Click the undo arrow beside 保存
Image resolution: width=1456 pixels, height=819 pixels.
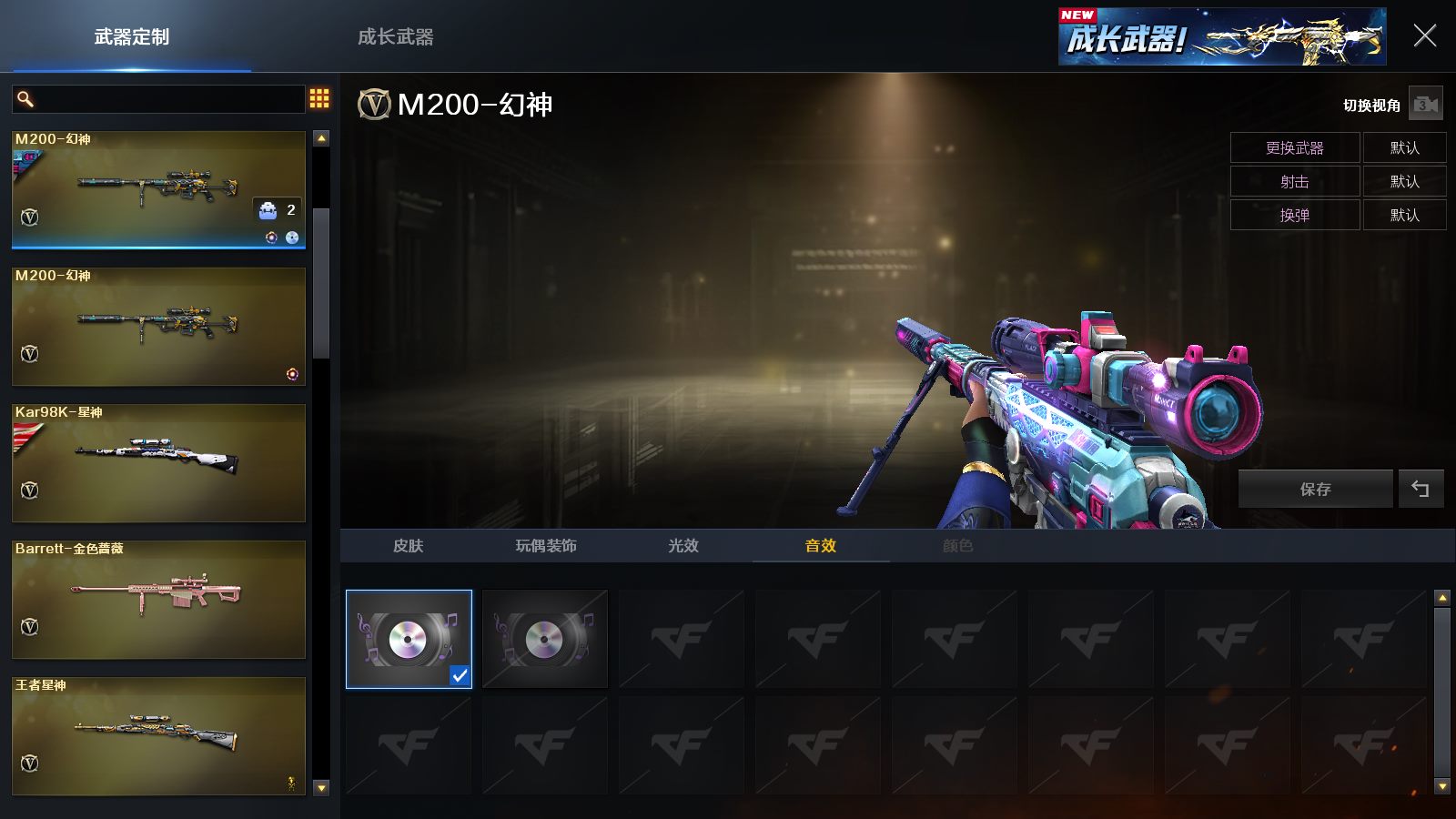pyautogui.click(x=1421, y=489)
